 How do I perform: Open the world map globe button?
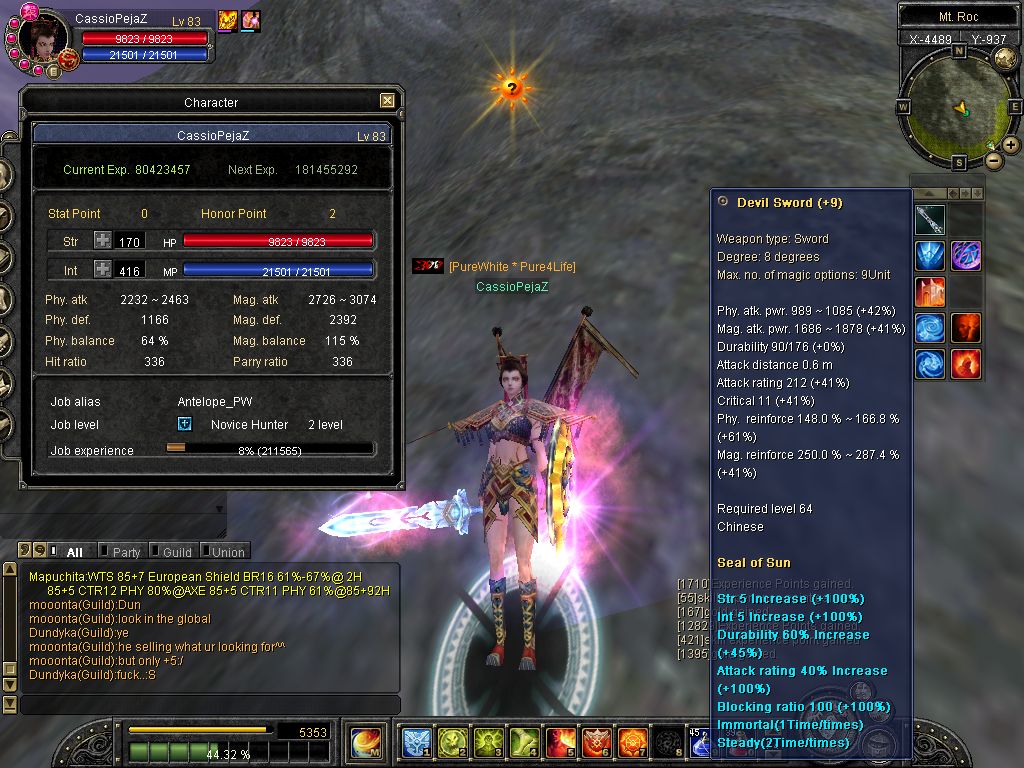pyautogui.click(x=1004, y=58)
